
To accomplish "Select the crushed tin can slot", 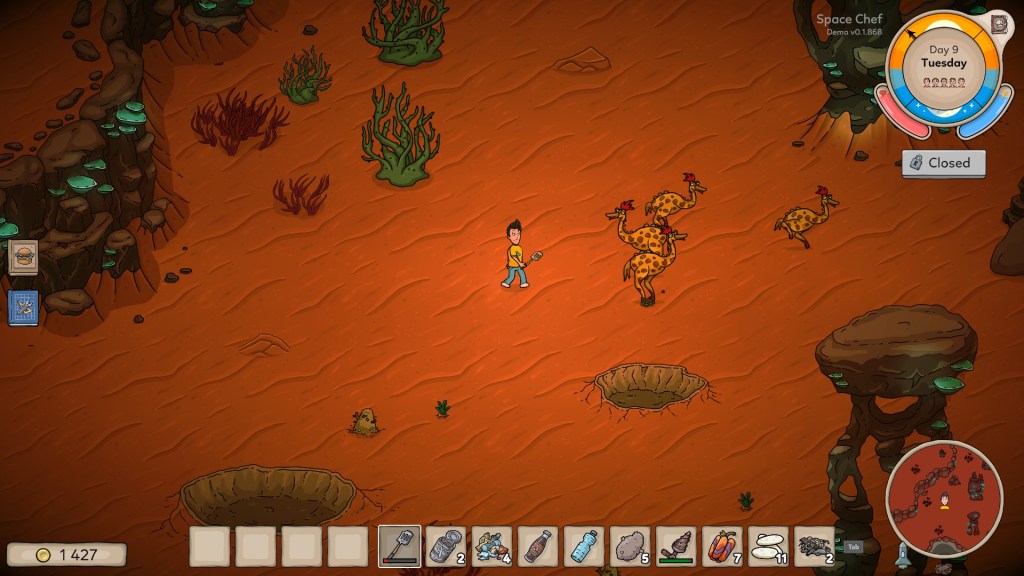I will (x=445, y=546).
